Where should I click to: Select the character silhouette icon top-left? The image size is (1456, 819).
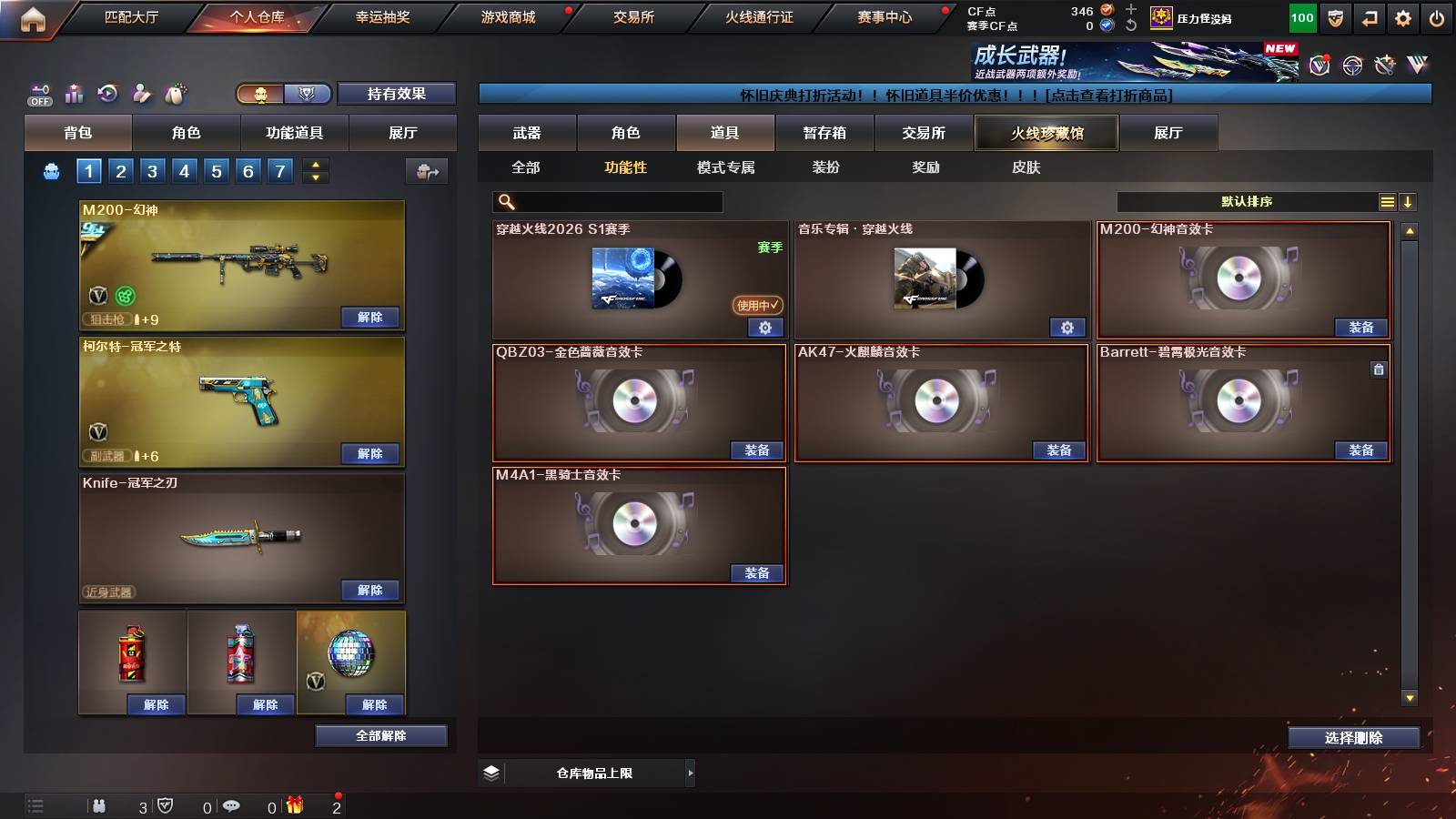[x=140, y=92]
